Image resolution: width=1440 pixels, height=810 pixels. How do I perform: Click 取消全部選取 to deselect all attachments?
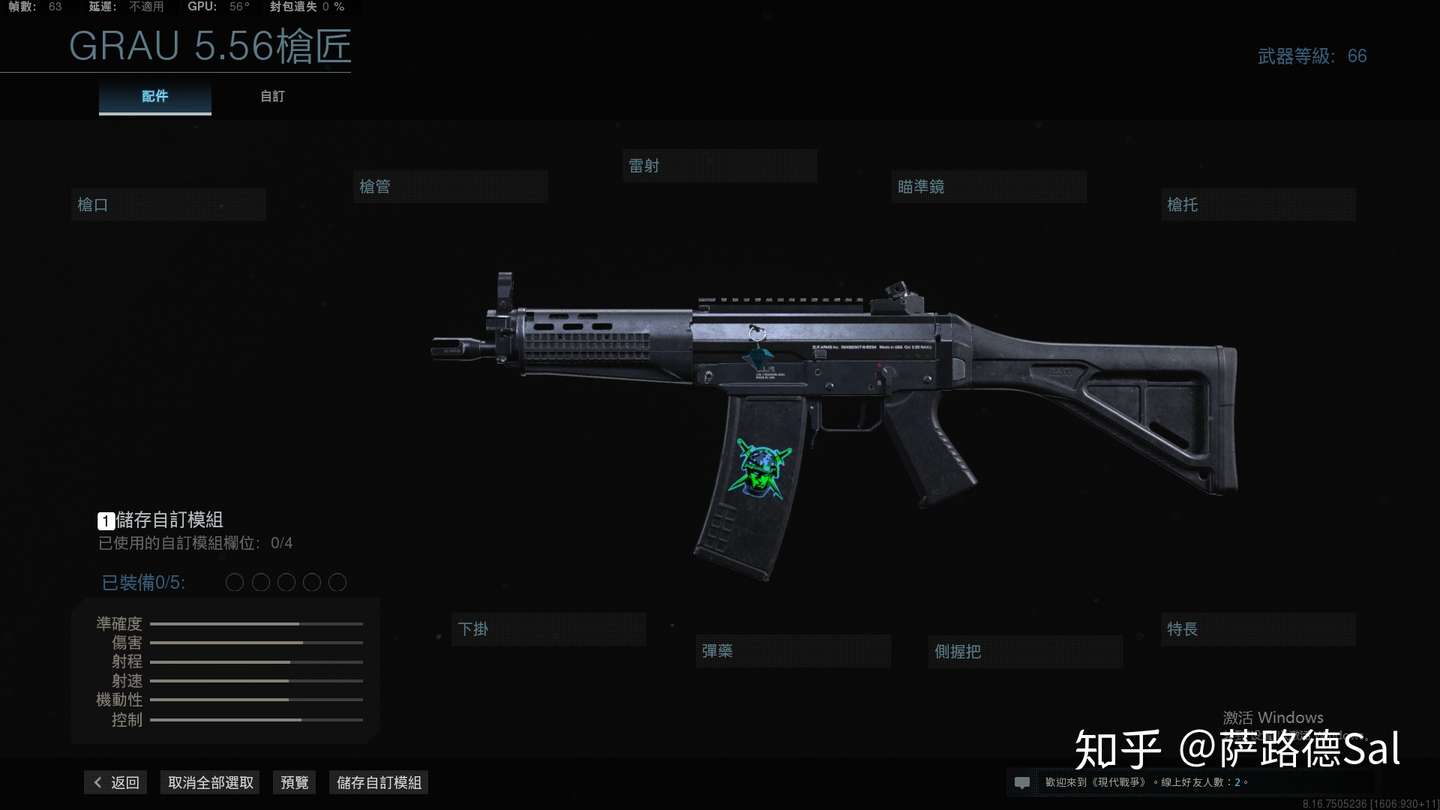tap(209, 782)
